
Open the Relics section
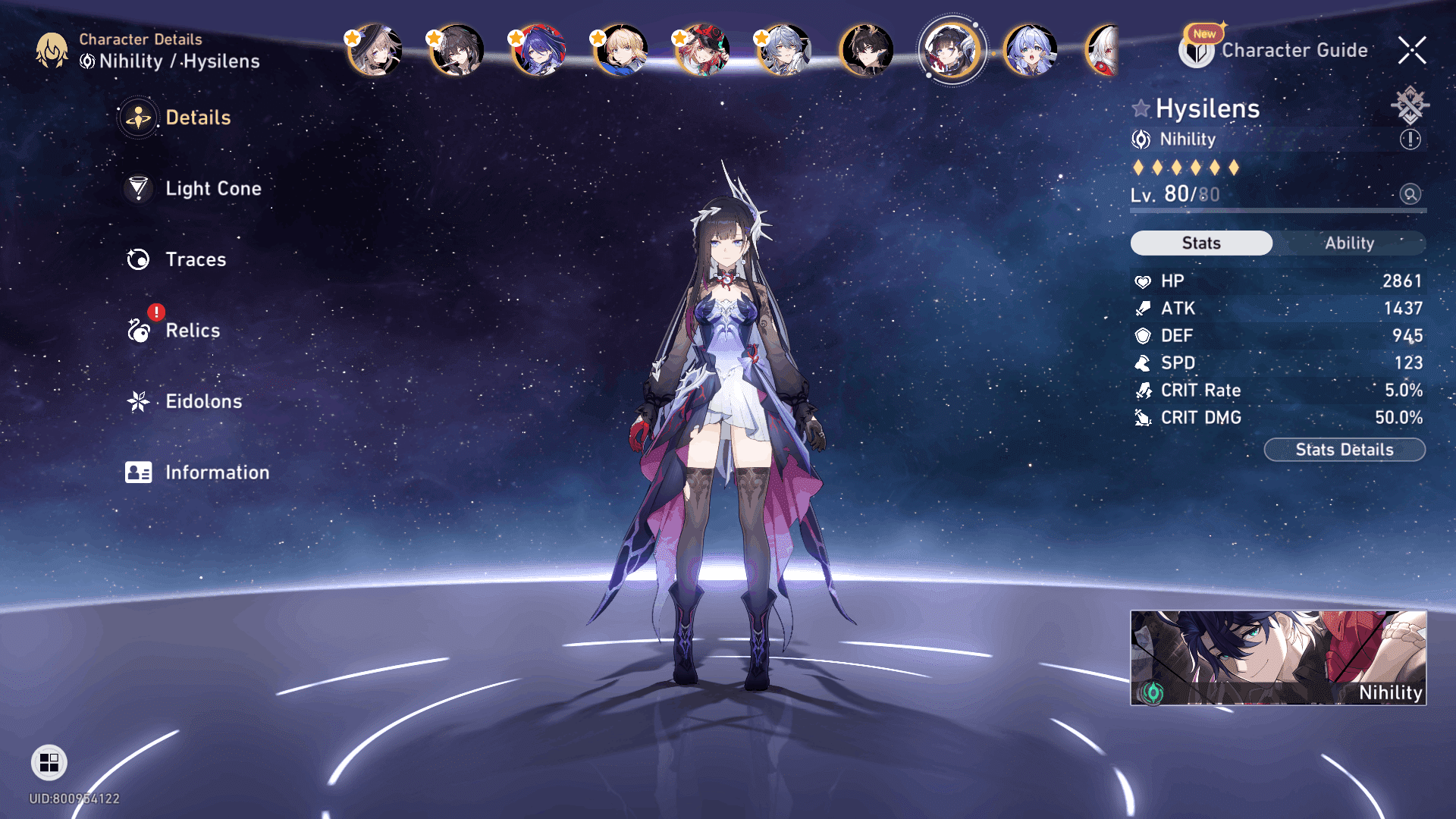tap(192, 331)
